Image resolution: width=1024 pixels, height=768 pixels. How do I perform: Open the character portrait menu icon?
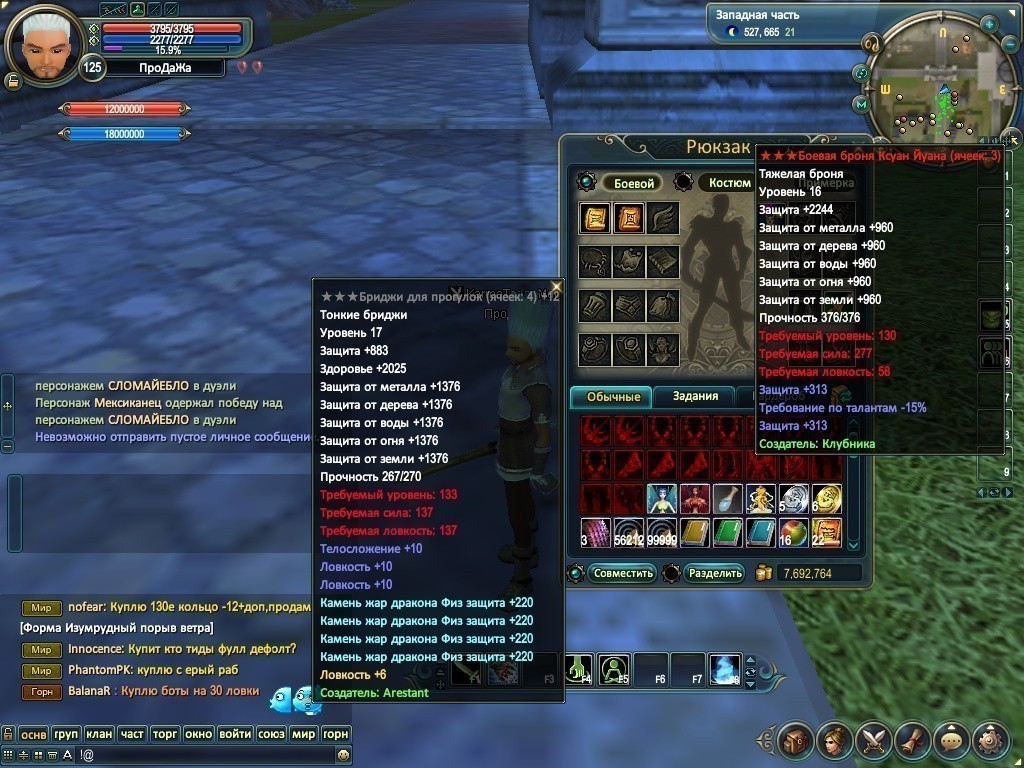click(834, 740)
